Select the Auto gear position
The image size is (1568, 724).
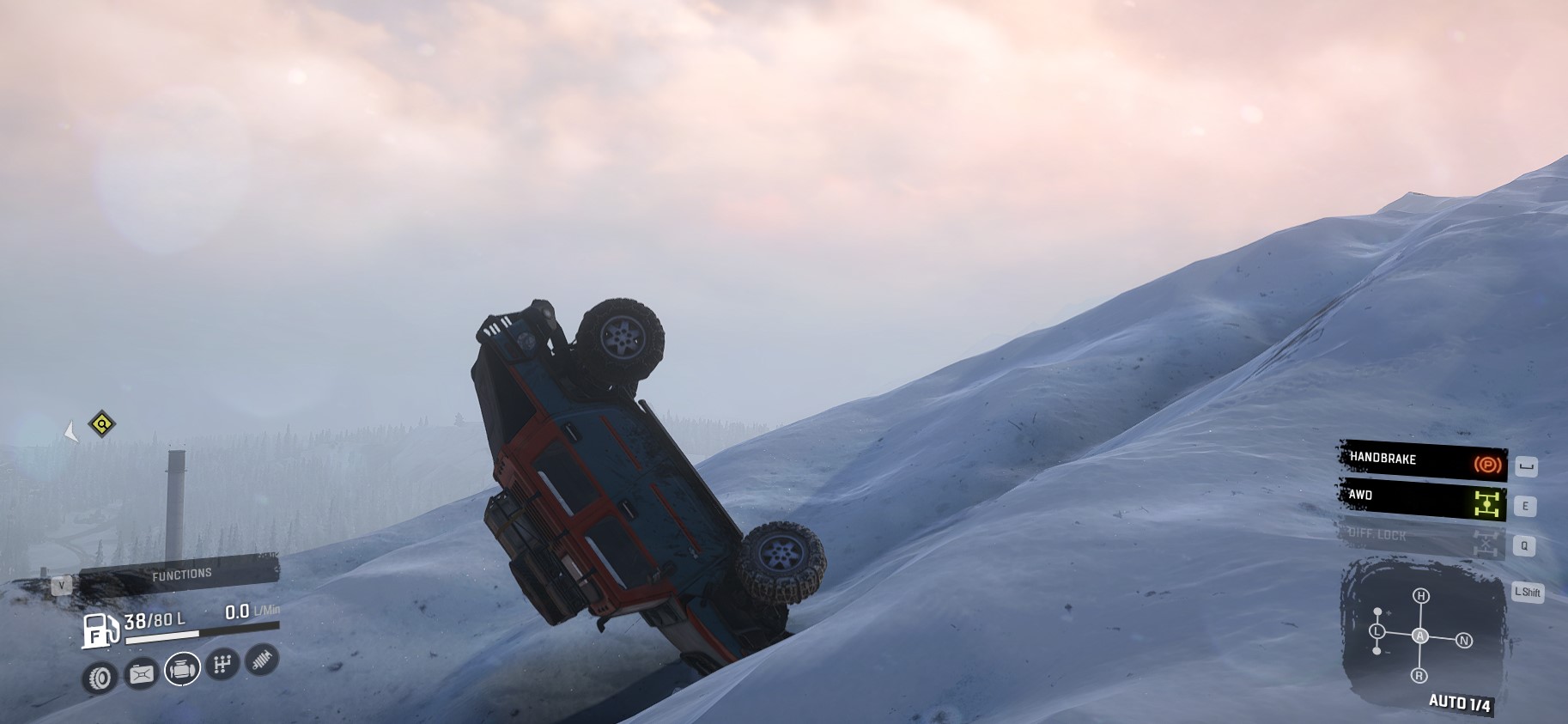tap(1420, 636)
